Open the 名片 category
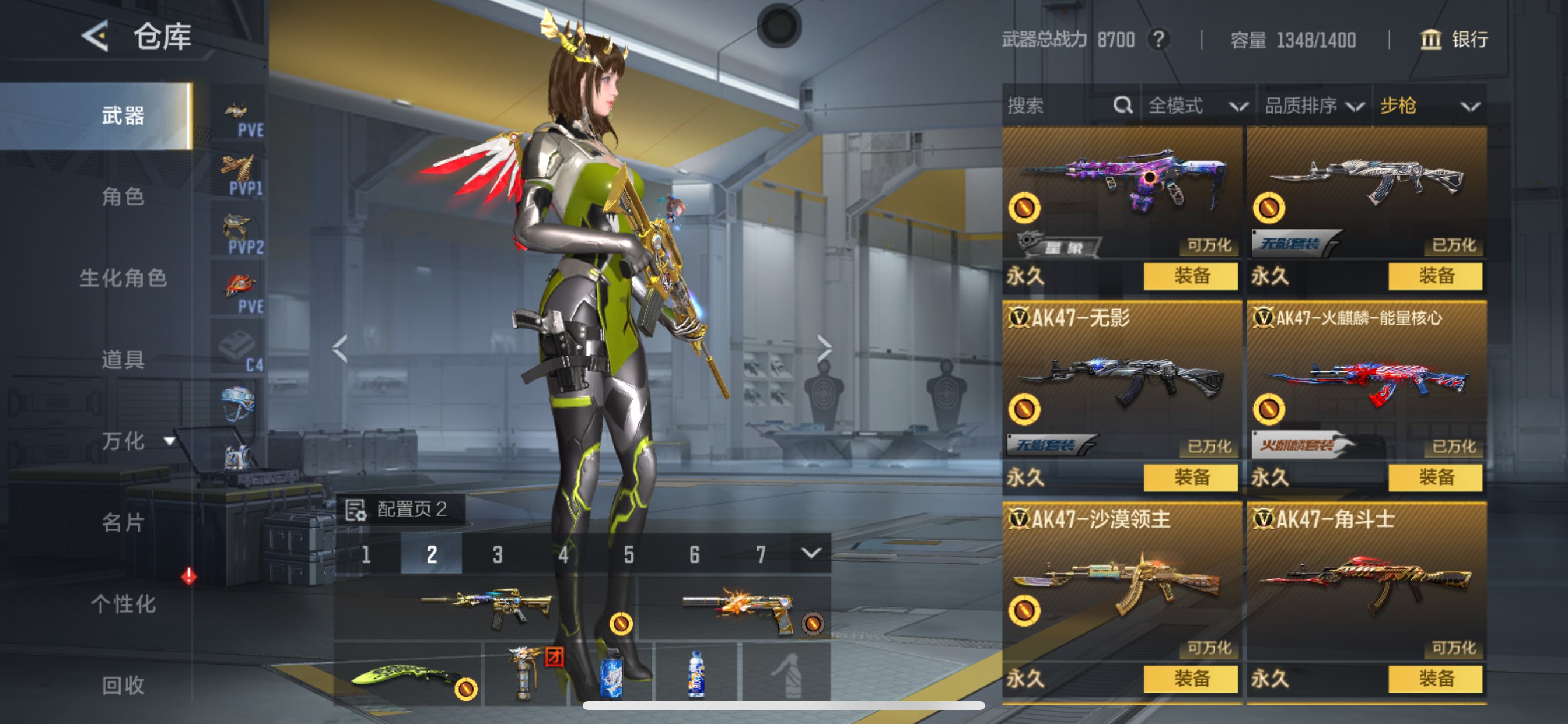 123,522
